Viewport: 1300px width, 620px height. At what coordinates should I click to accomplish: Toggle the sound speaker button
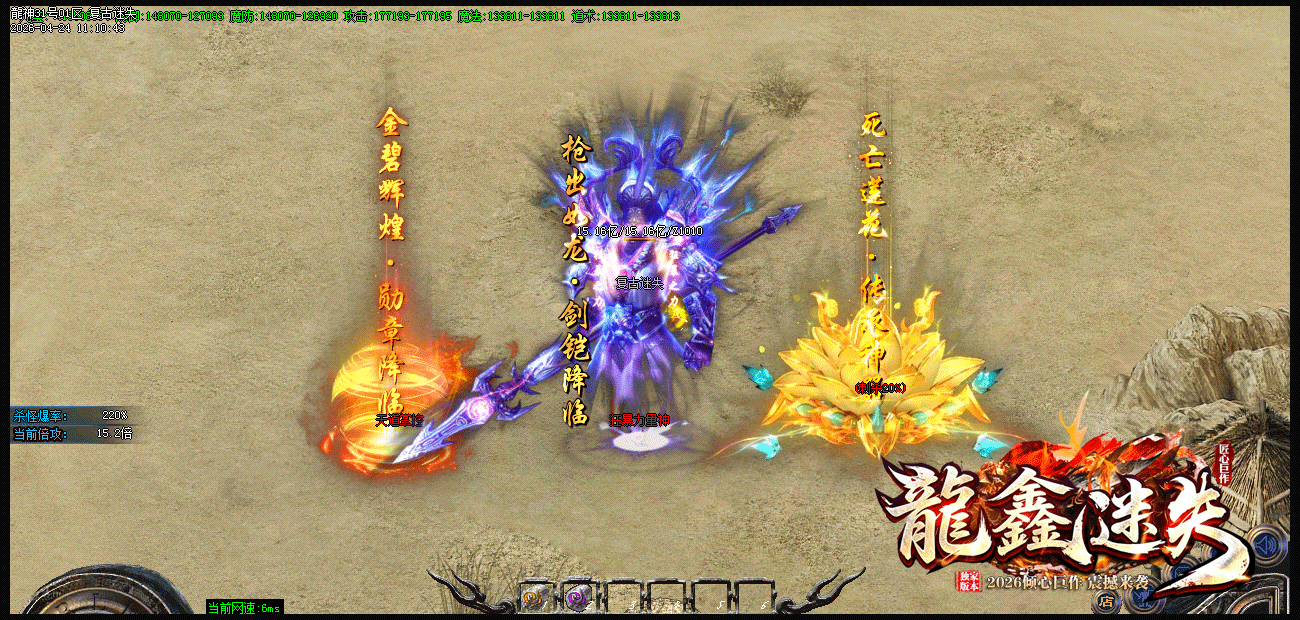click(1267, 546)
